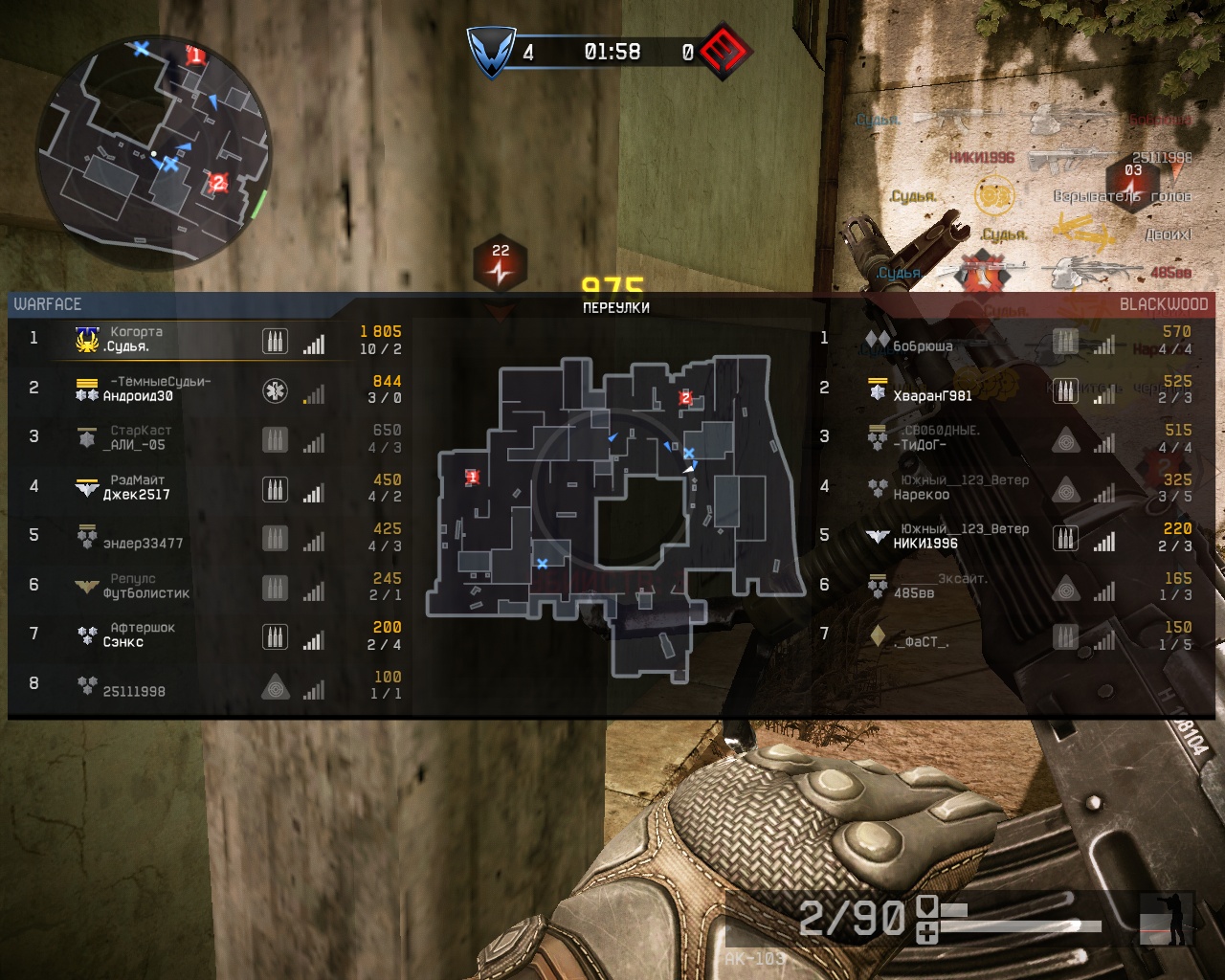The width and height of the screenshot is (1225, 980).
Task: Click objective marker 1 on the overview map
Action: 472,477
